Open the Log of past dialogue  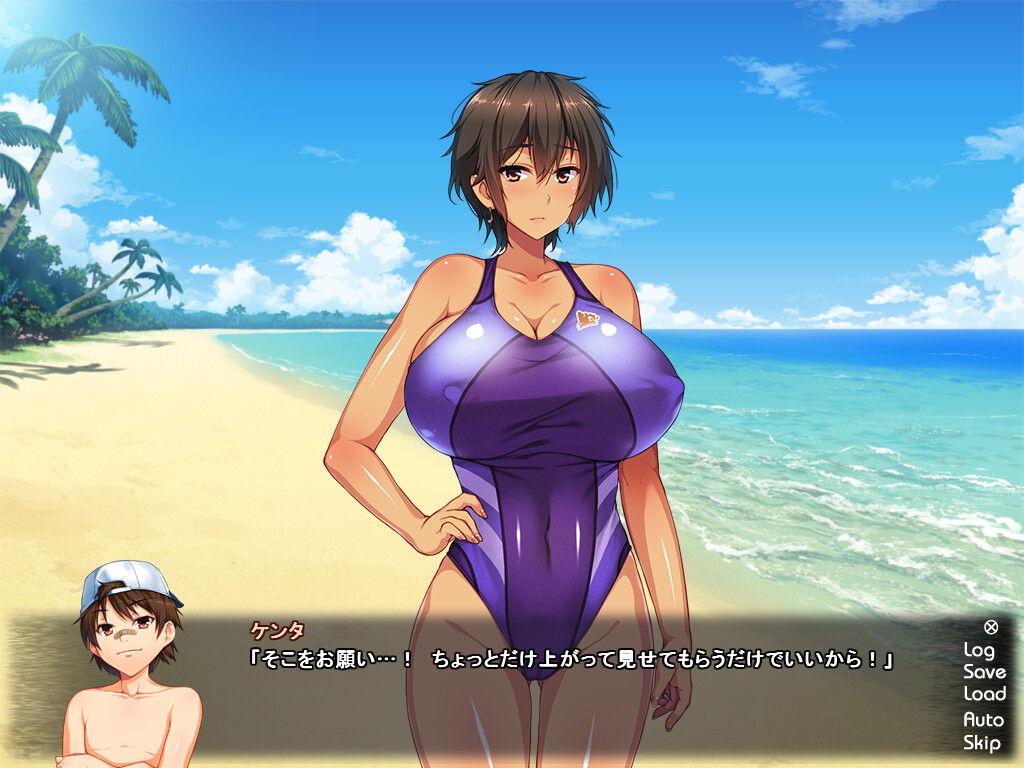click(x=979, y=650)
